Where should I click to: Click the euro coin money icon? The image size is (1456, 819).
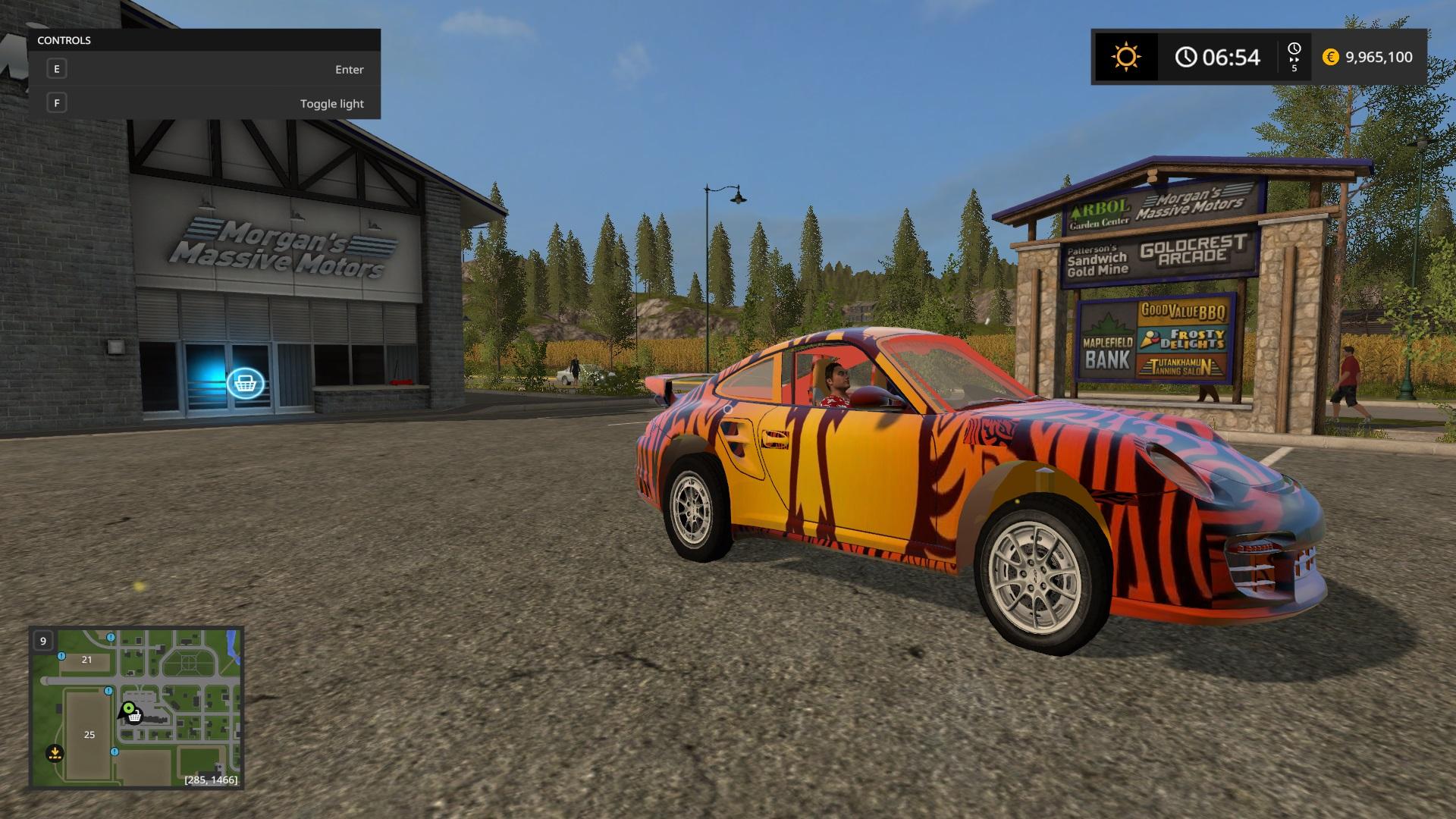pos(1330,57)
